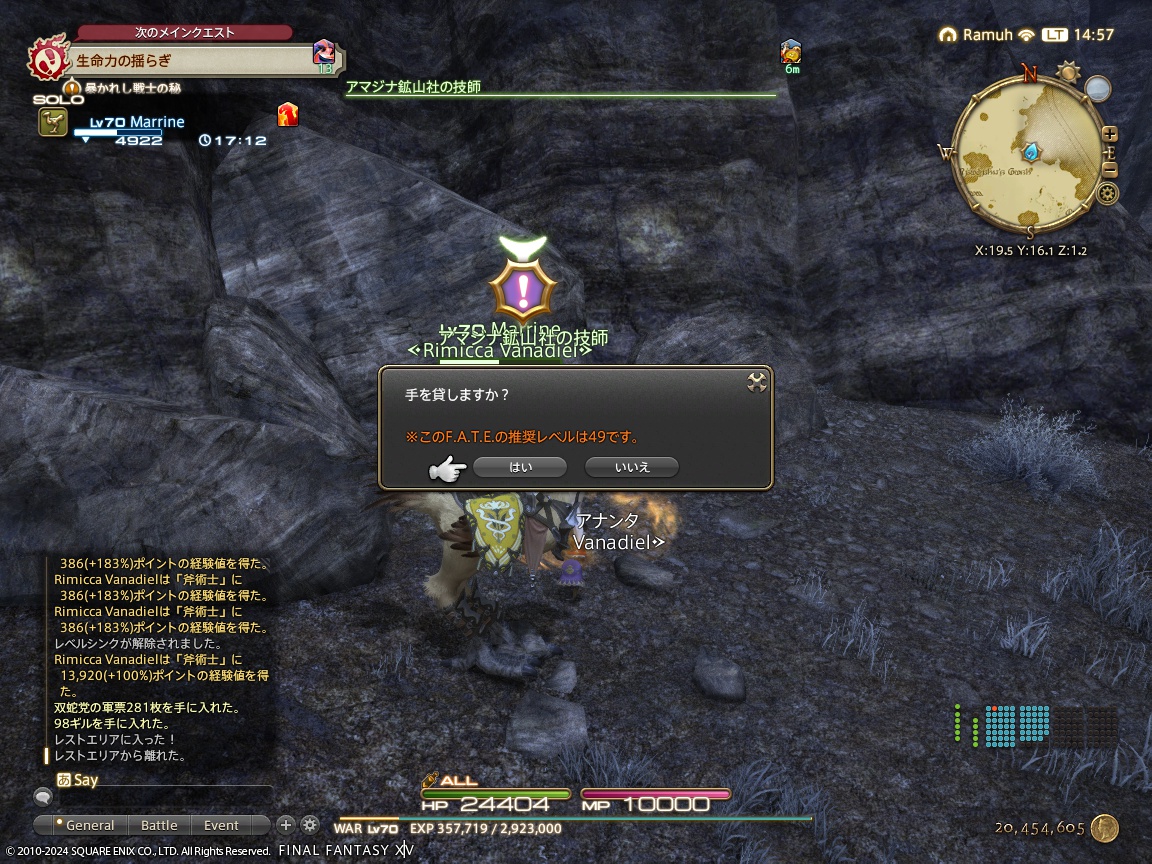This screenshot has width=1152, height=864.
Task: Close the F.A.T.E. prompt with the X
Action: click(x=757, y=382)
